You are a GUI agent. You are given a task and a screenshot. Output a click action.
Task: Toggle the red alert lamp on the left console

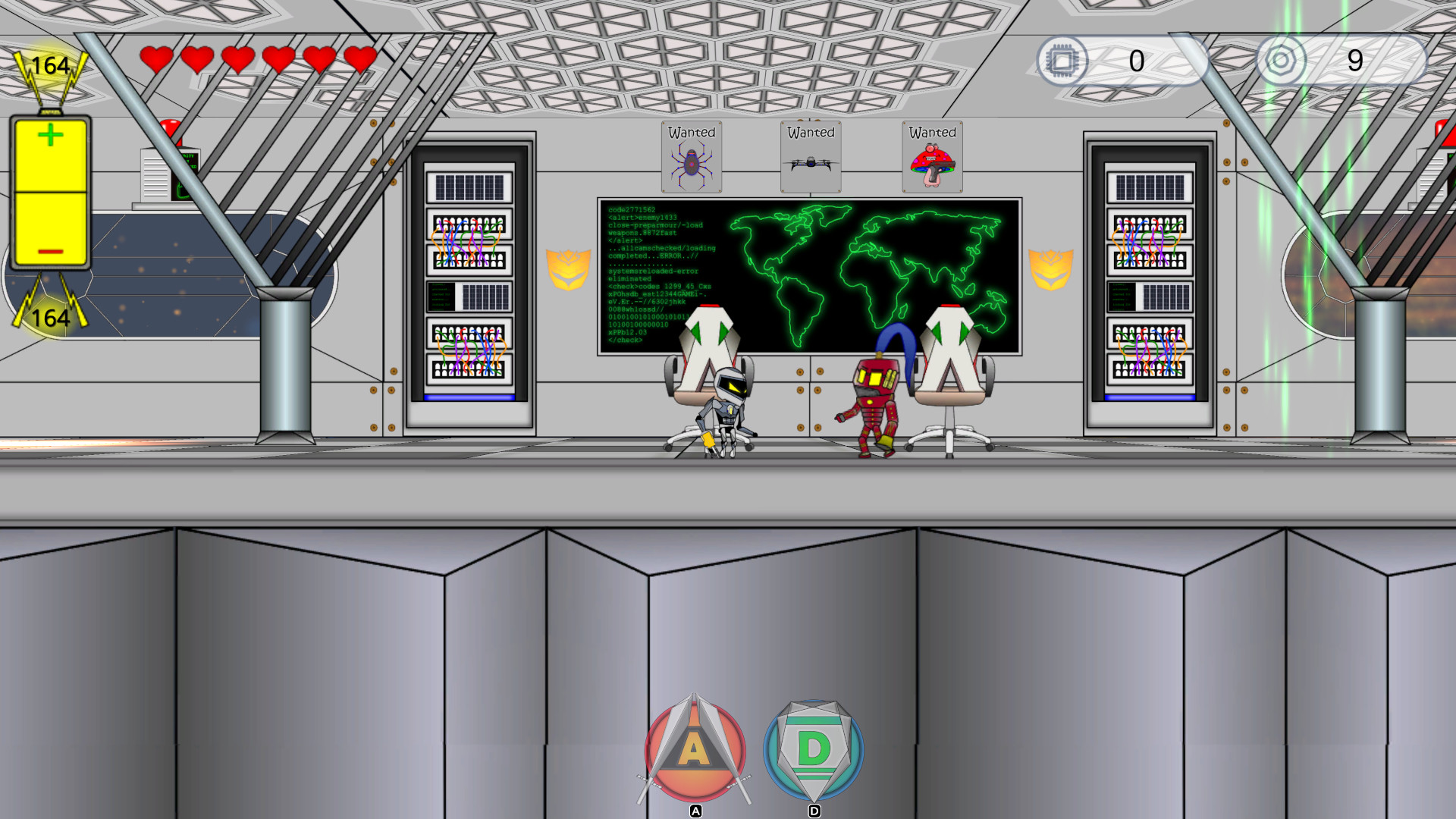(170, 129)
